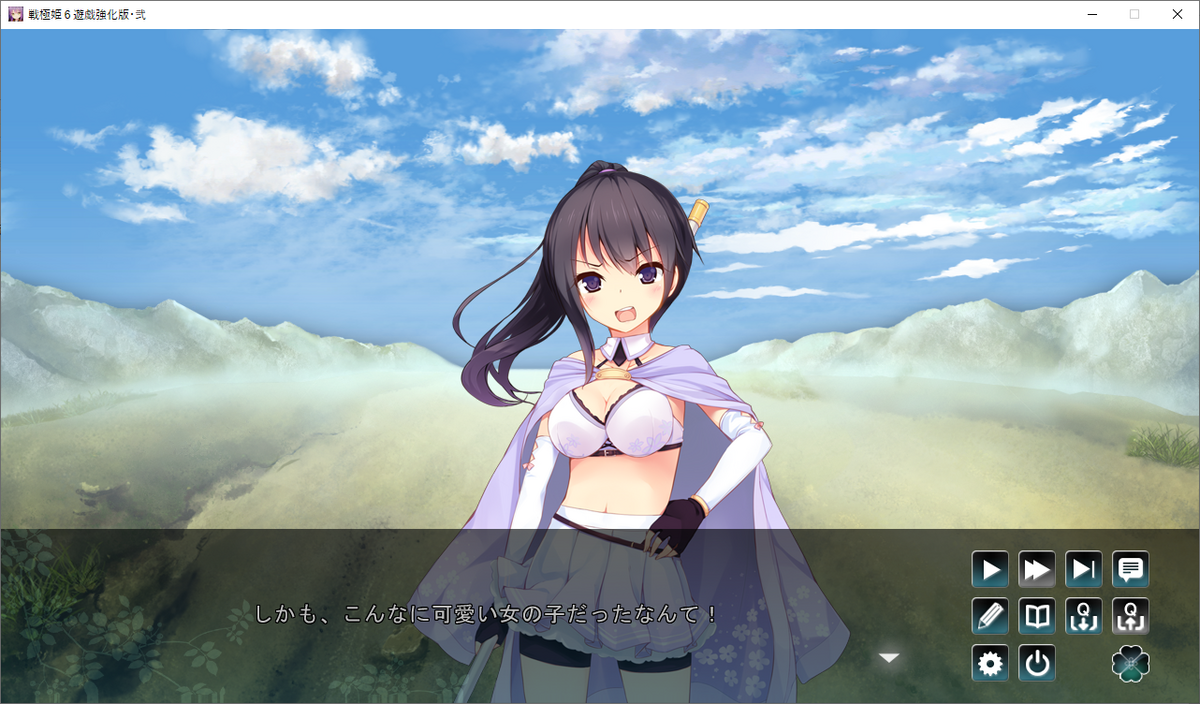This screenshot has width=1200, height=704.
Task: Open settings with the gear icon
Action: coord(990,663)
